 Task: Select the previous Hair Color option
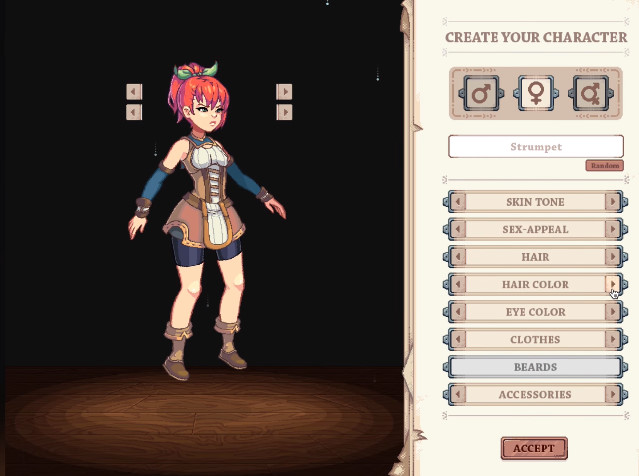tap(458, 285)
